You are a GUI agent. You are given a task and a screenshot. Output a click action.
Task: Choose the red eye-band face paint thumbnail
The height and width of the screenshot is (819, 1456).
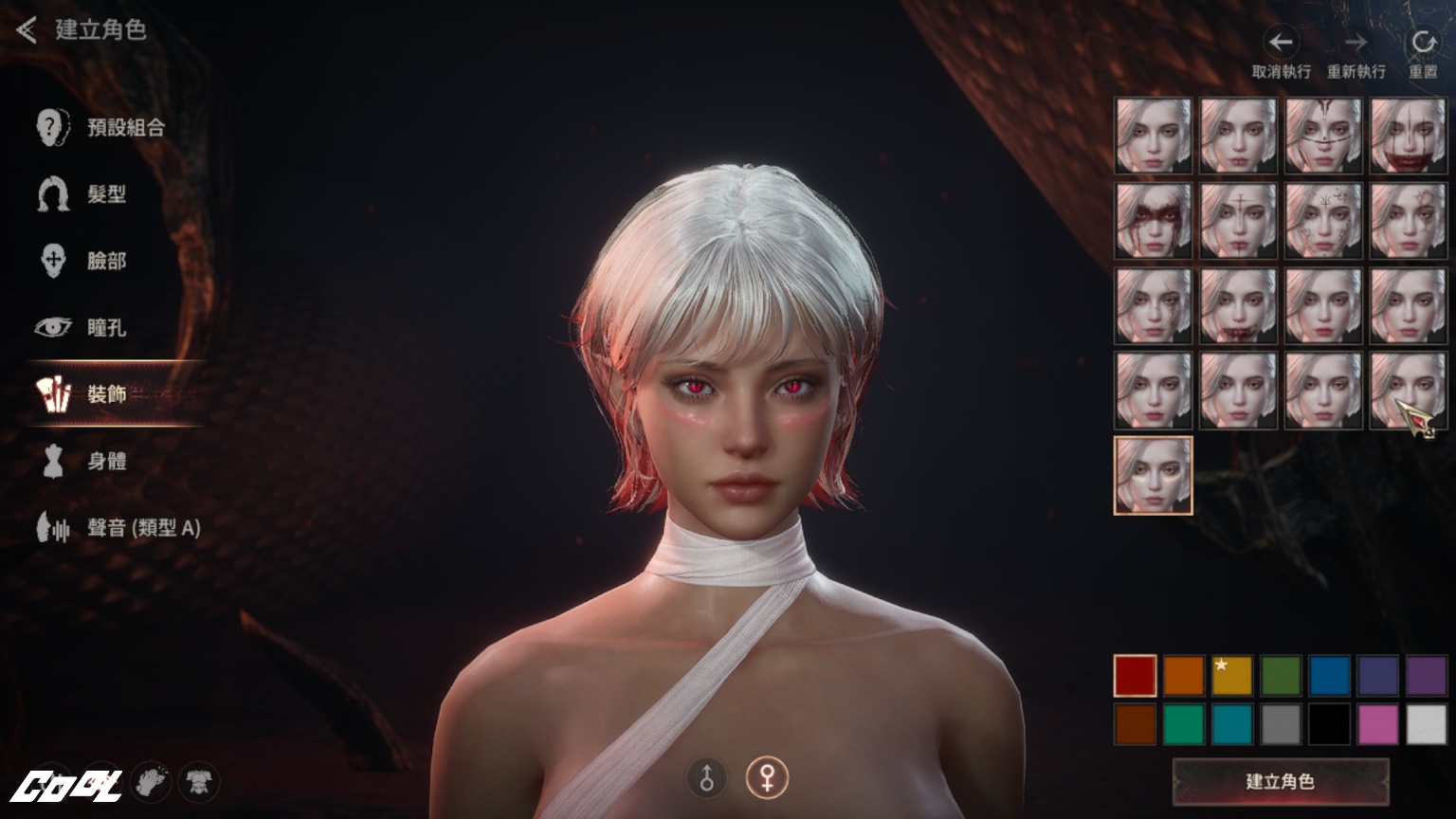(1153, 221)
